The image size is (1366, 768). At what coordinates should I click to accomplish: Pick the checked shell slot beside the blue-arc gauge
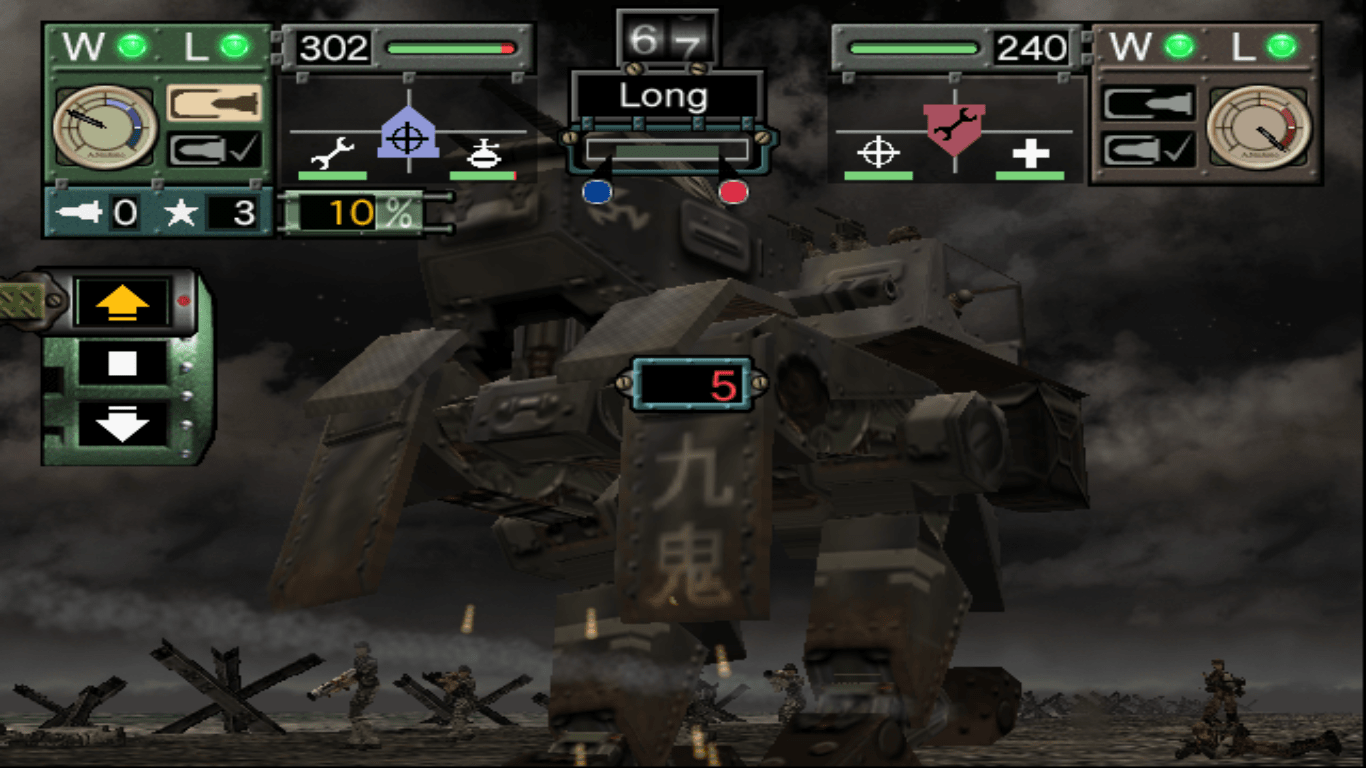point(214,150)
